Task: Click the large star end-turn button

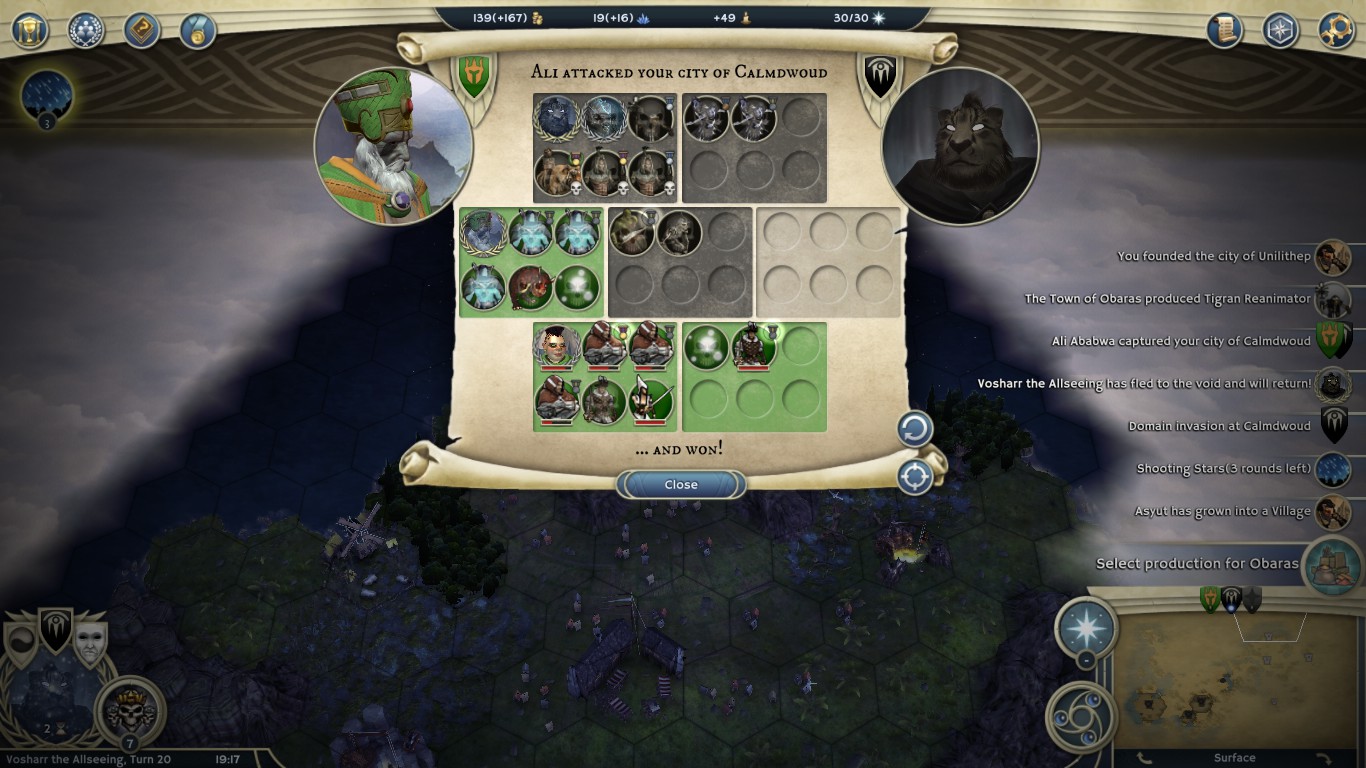Action: click(x=1086, y=628)
